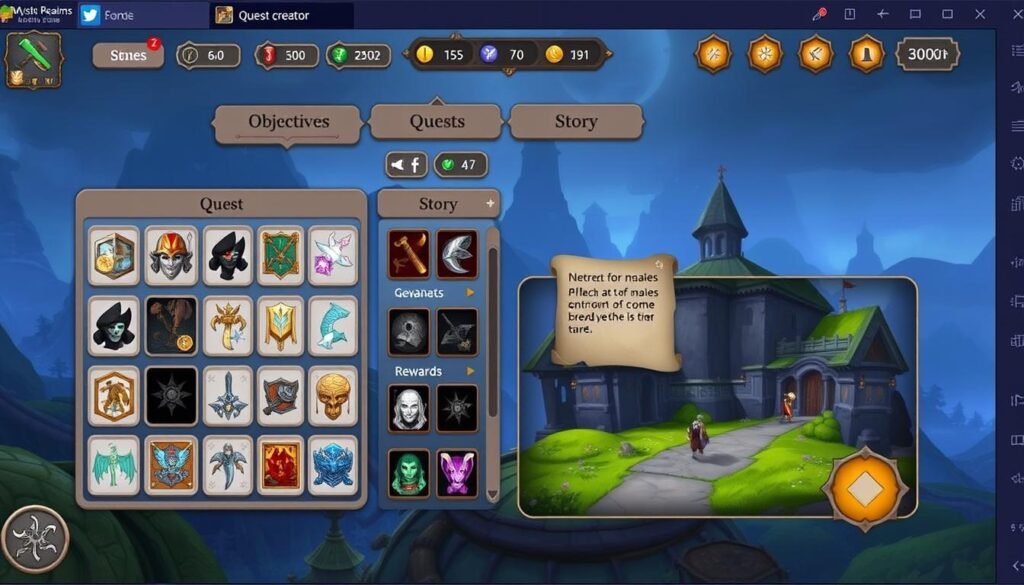Select the Story tab at top
This screenshot has height=585, width=1024.
(576, 122)
